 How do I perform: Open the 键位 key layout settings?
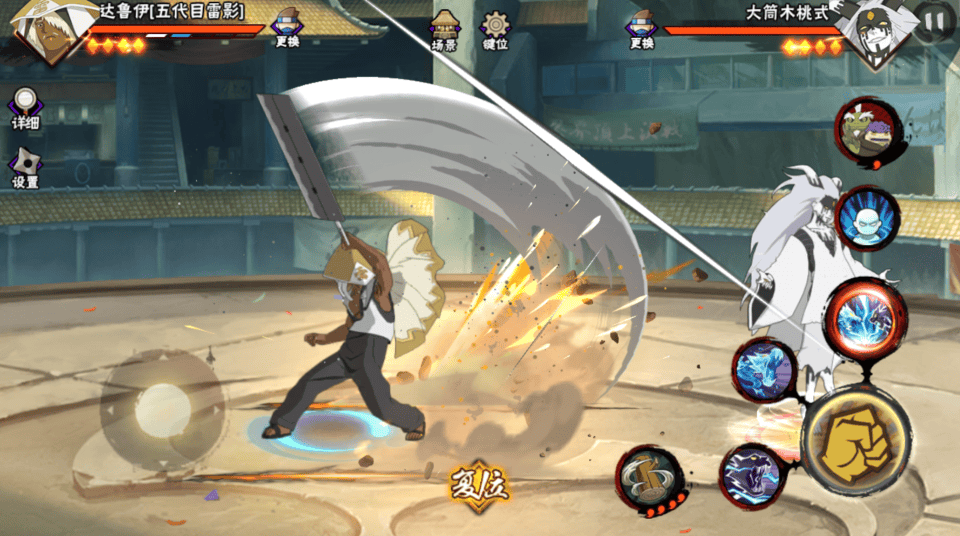(x=495, y=31)
